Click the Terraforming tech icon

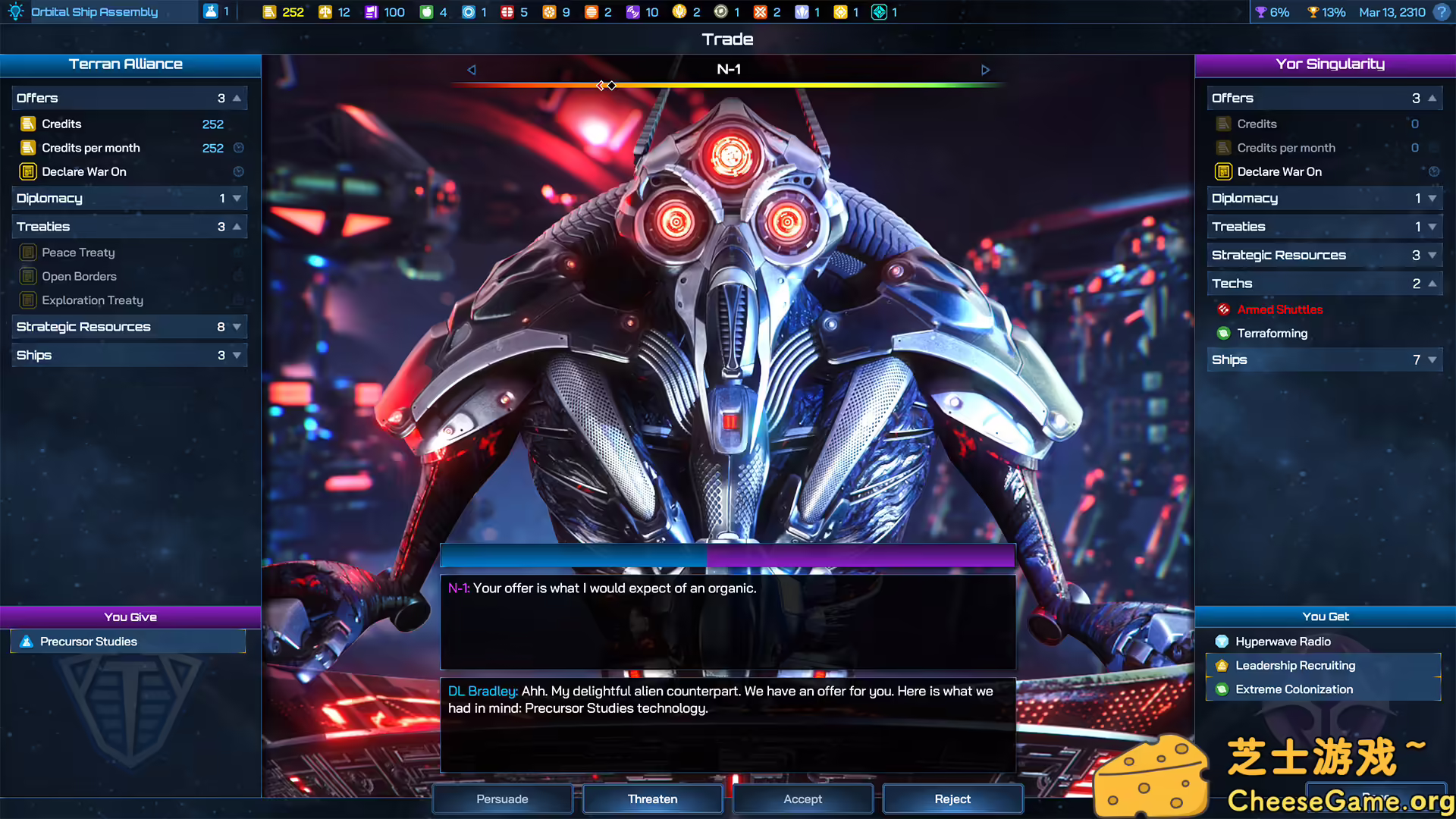coord(1223,333)
